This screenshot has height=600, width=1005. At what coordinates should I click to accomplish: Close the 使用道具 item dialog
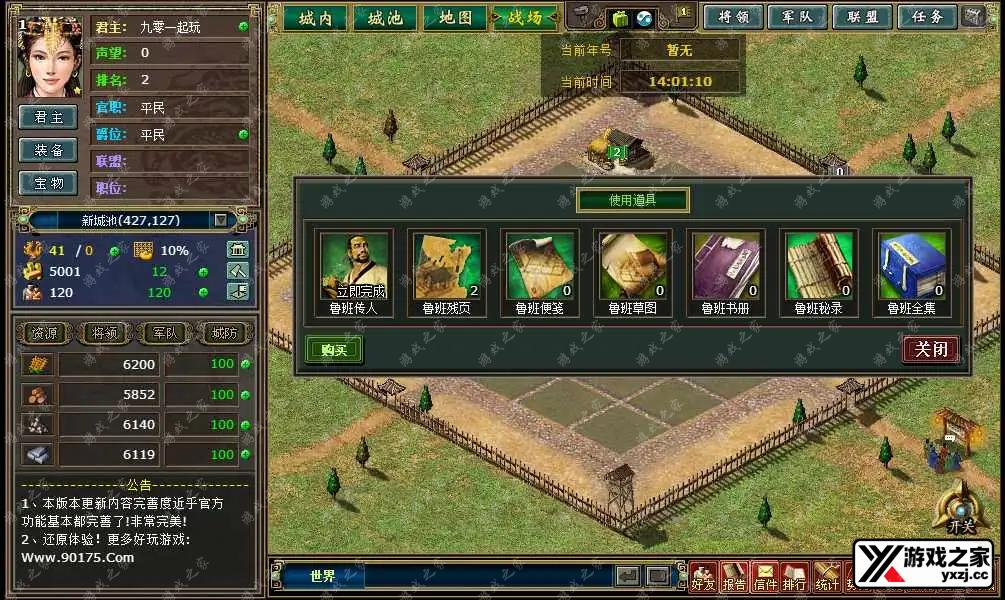(x=931, y=349)
